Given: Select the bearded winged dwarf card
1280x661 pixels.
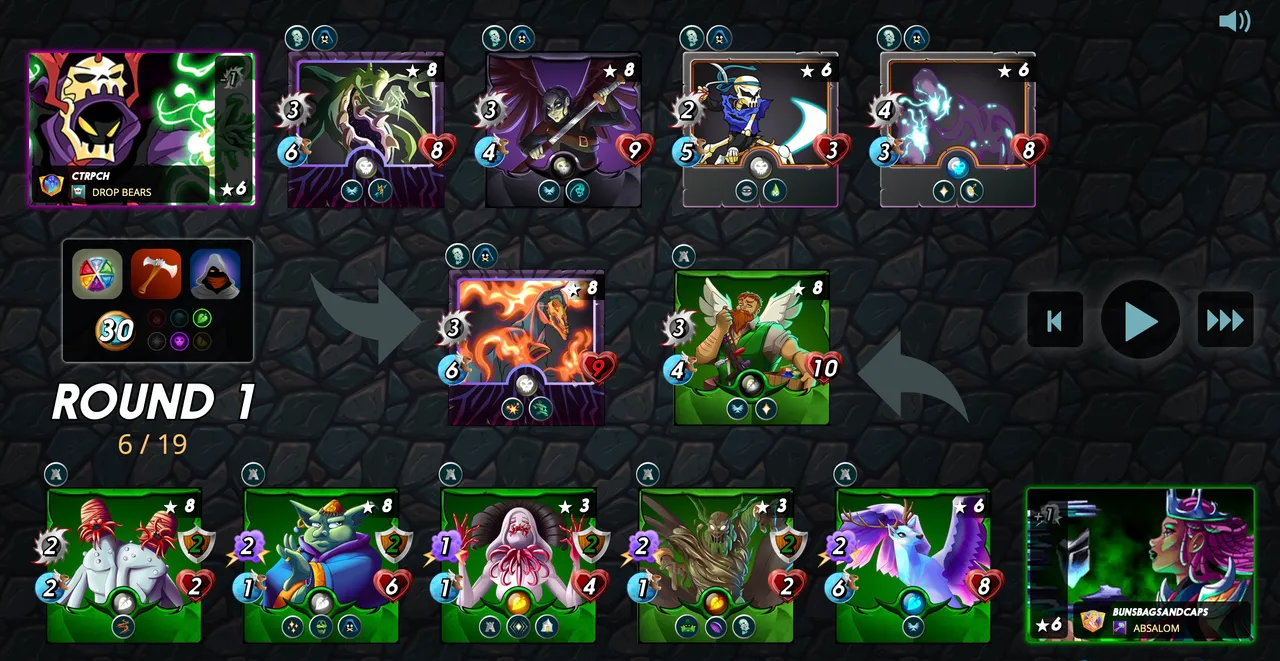Looking at the screenshot, I should point(752,347).
